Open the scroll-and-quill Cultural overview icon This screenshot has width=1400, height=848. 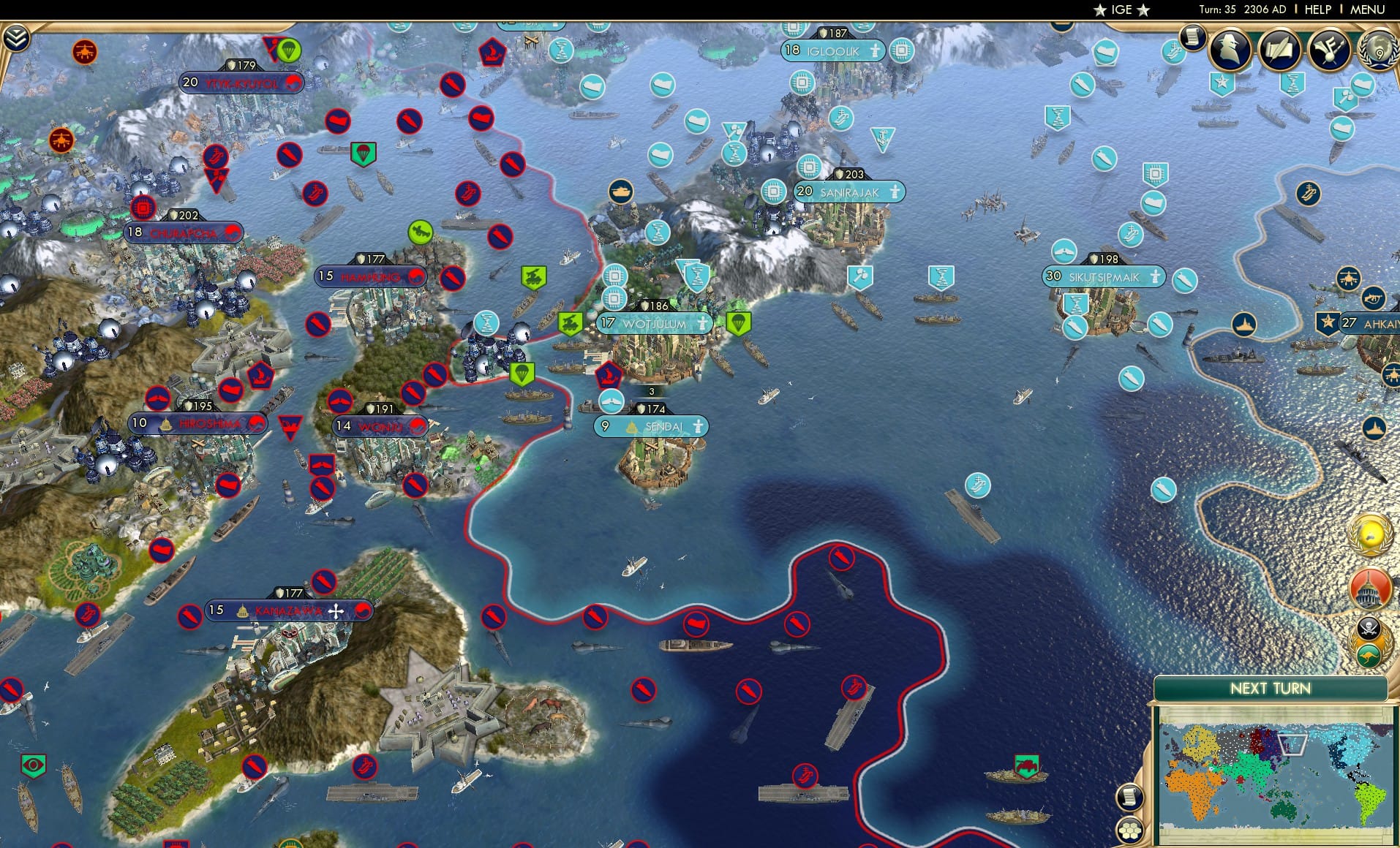click(1279, 50)
